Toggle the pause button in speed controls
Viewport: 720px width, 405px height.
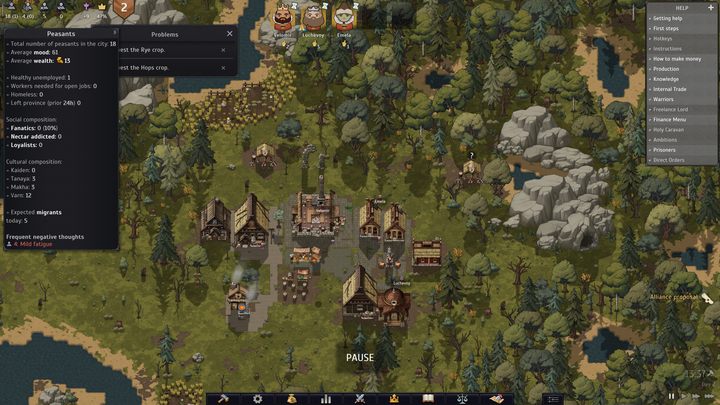point(671,397)
